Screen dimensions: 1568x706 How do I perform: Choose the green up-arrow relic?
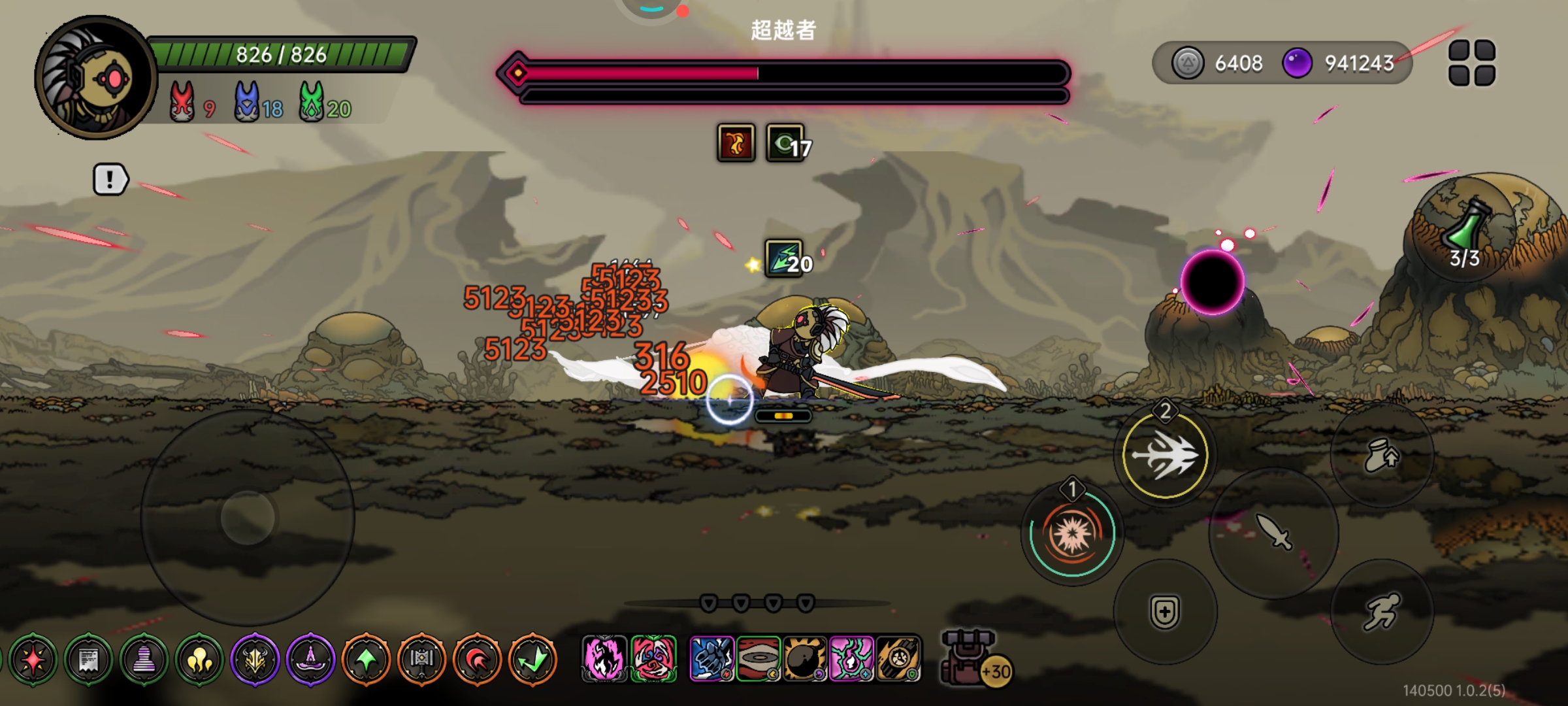(x=367, y=660)
